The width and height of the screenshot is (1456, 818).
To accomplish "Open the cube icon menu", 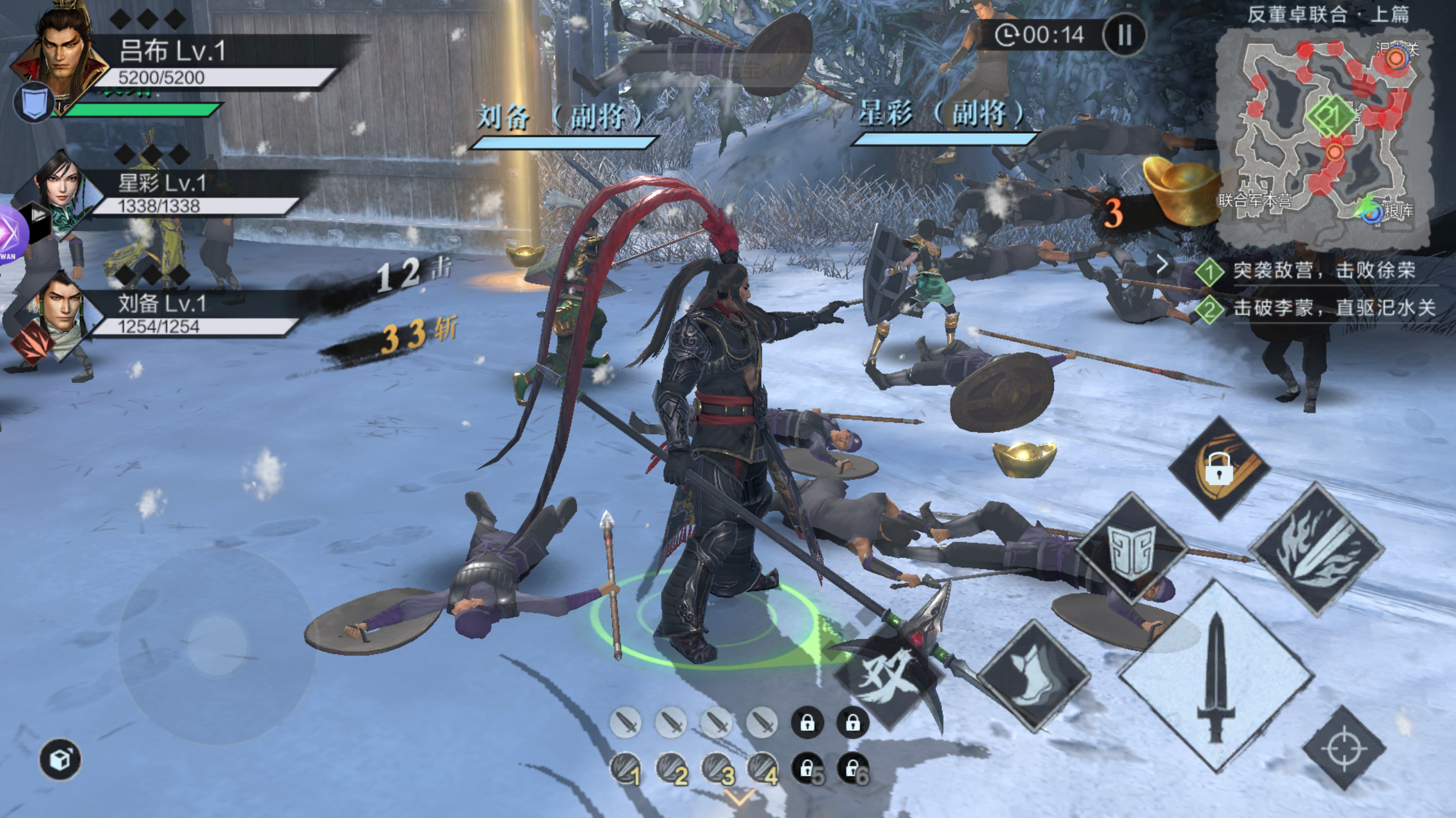I will [x=60, y=759].
